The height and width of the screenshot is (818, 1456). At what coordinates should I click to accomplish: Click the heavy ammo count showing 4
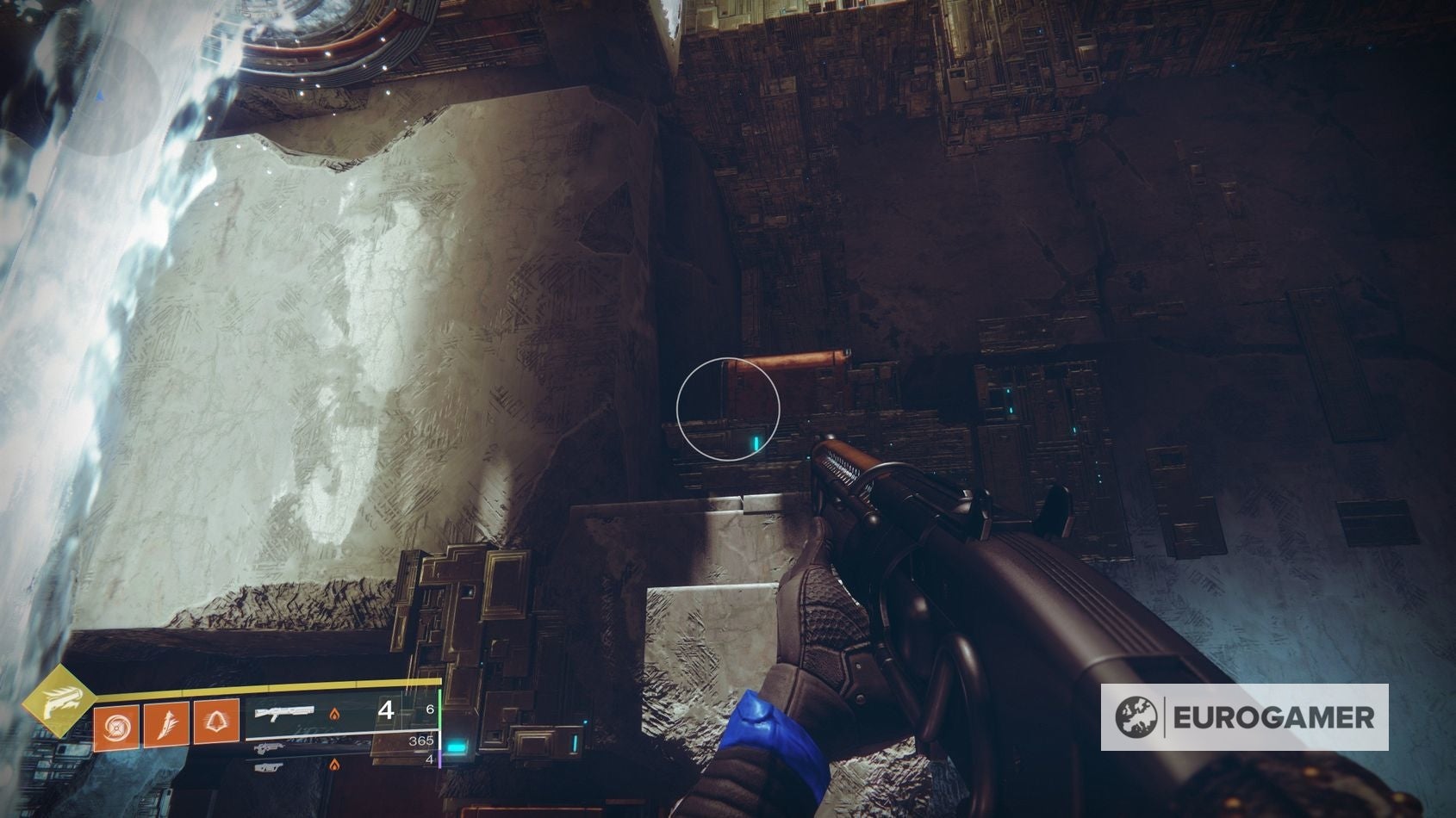pos(430,759)
